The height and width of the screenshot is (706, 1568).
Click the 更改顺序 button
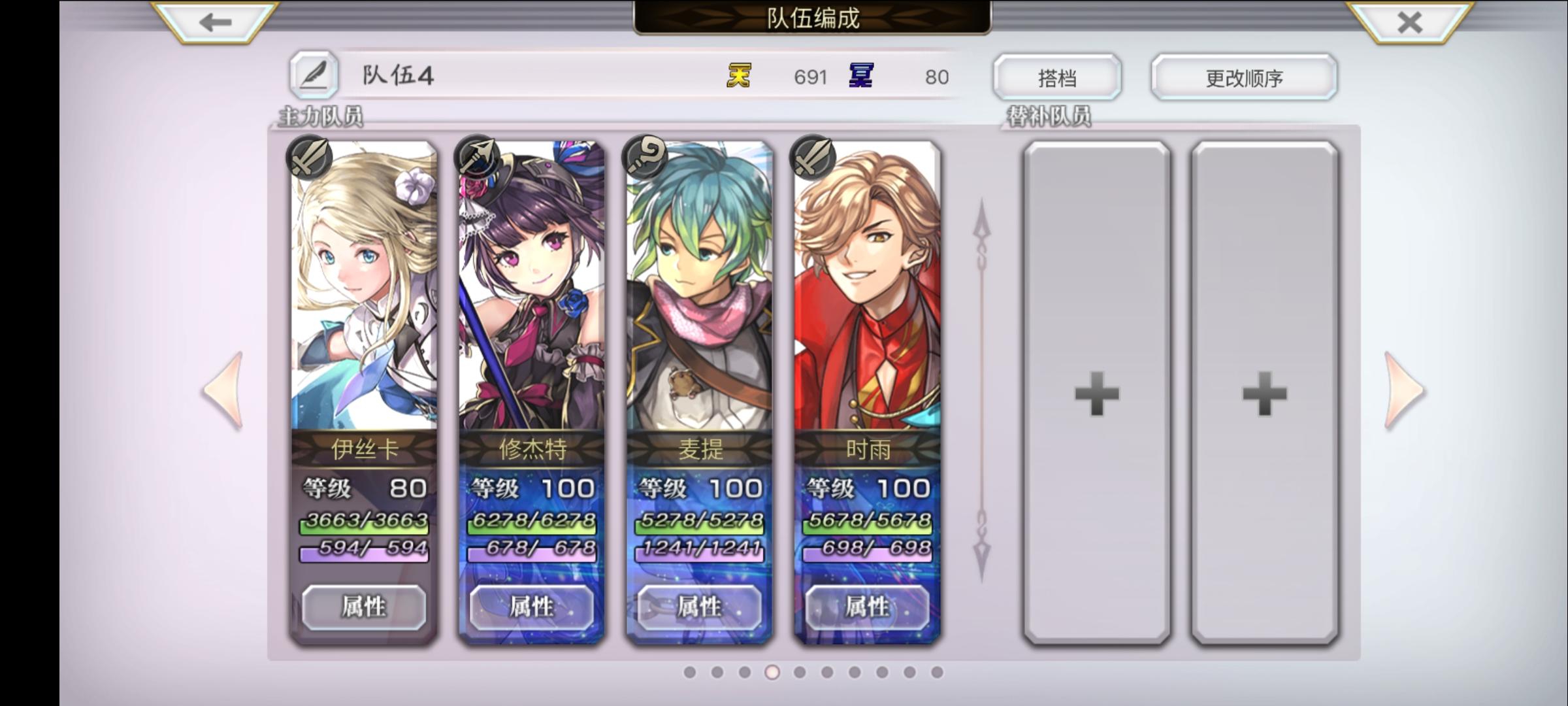tap(1243, 76)
